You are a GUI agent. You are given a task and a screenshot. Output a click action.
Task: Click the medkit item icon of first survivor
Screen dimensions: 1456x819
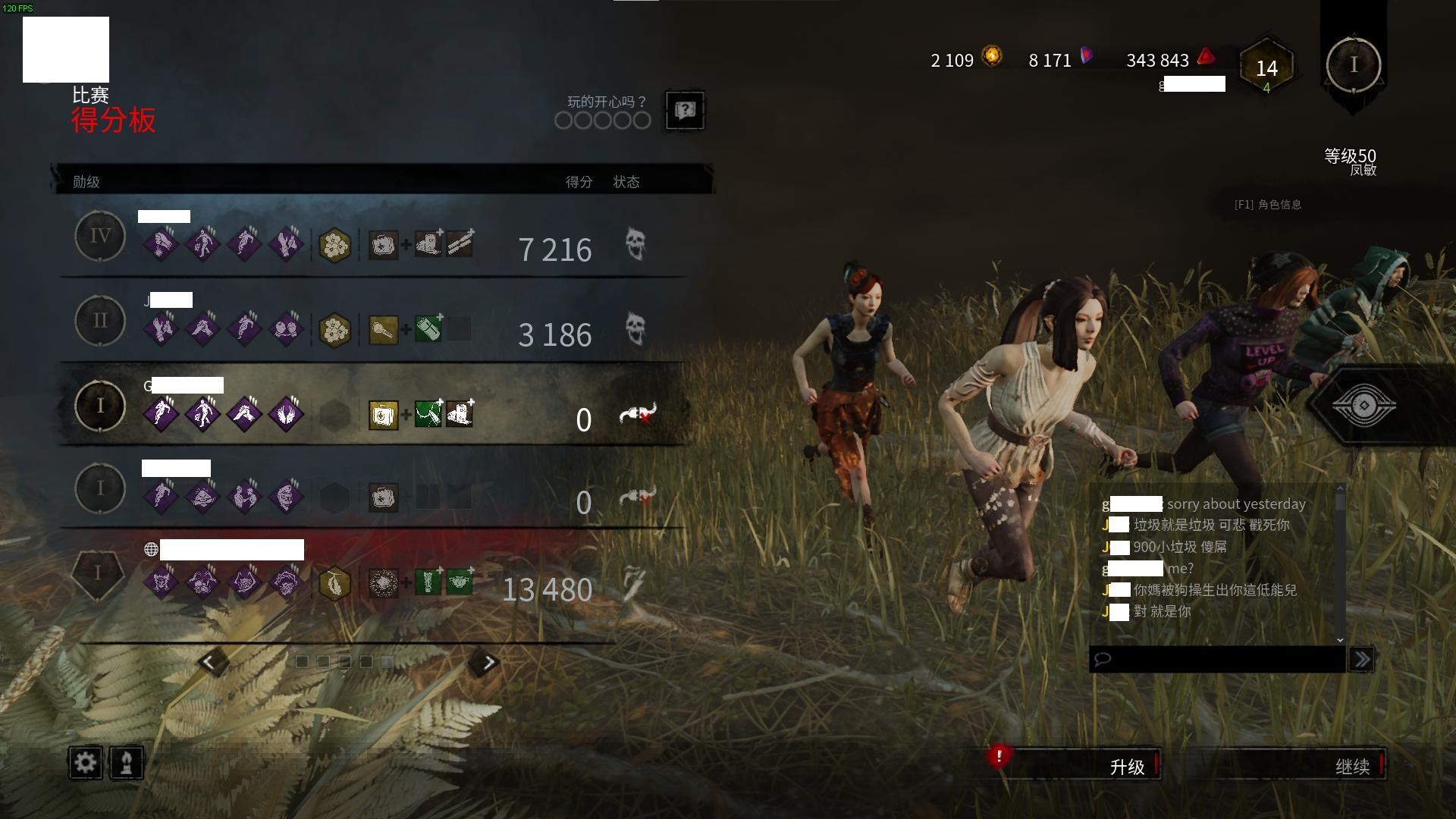(385, 246)
